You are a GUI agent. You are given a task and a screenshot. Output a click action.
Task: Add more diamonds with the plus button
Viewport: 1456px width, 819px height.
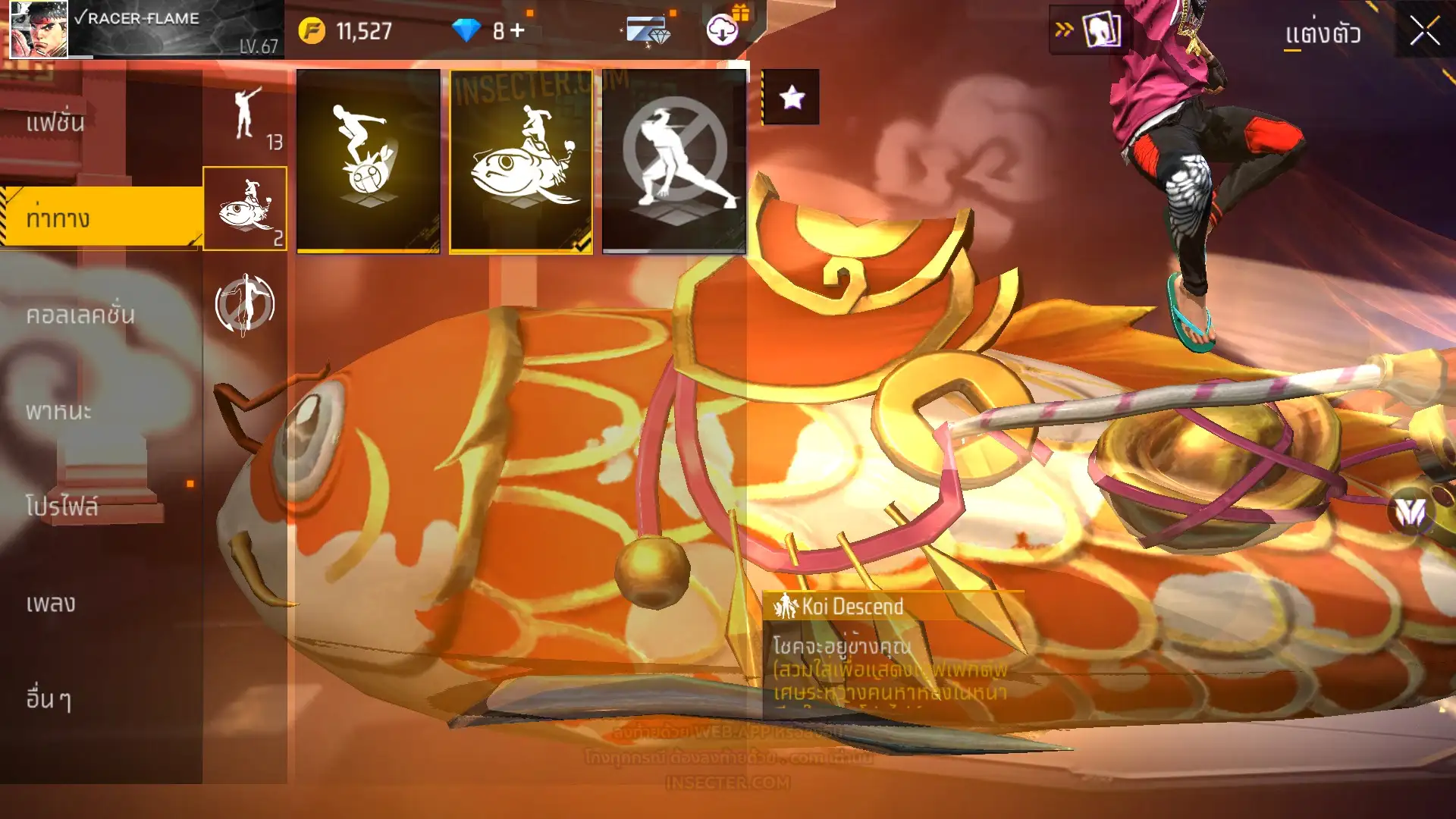point(517,30)
